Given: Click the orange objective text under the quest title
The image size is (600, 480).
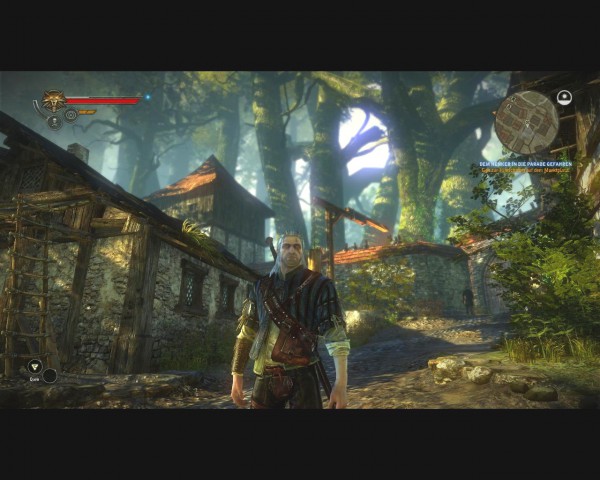Looking at the screenshot, I should tap(526, 171).
